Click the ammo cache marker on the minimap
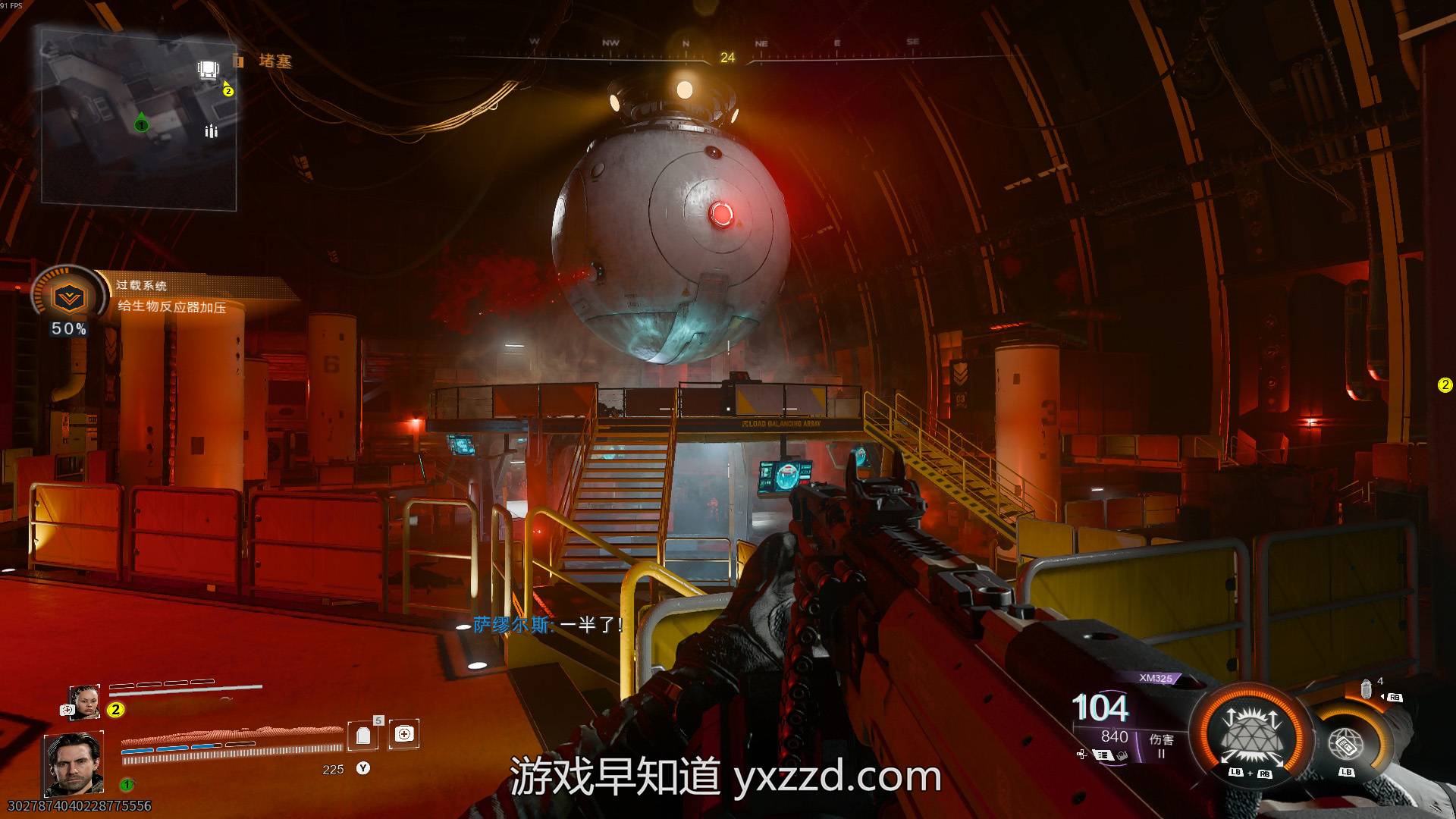1456x819 pixels. tap(211, 131)
